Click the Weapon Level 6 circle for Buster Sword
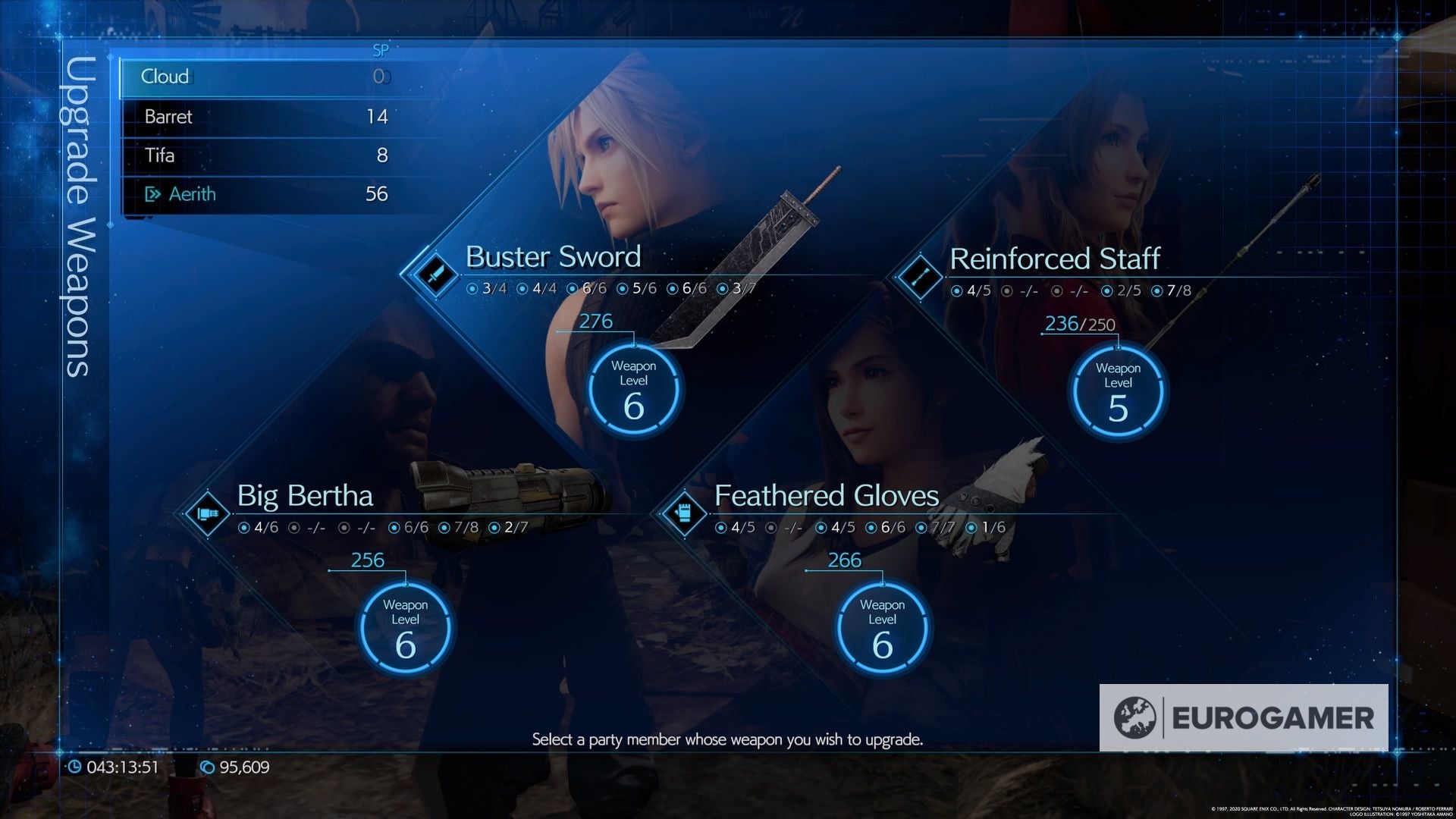1456x819 pixels. [x=635, y=388]
